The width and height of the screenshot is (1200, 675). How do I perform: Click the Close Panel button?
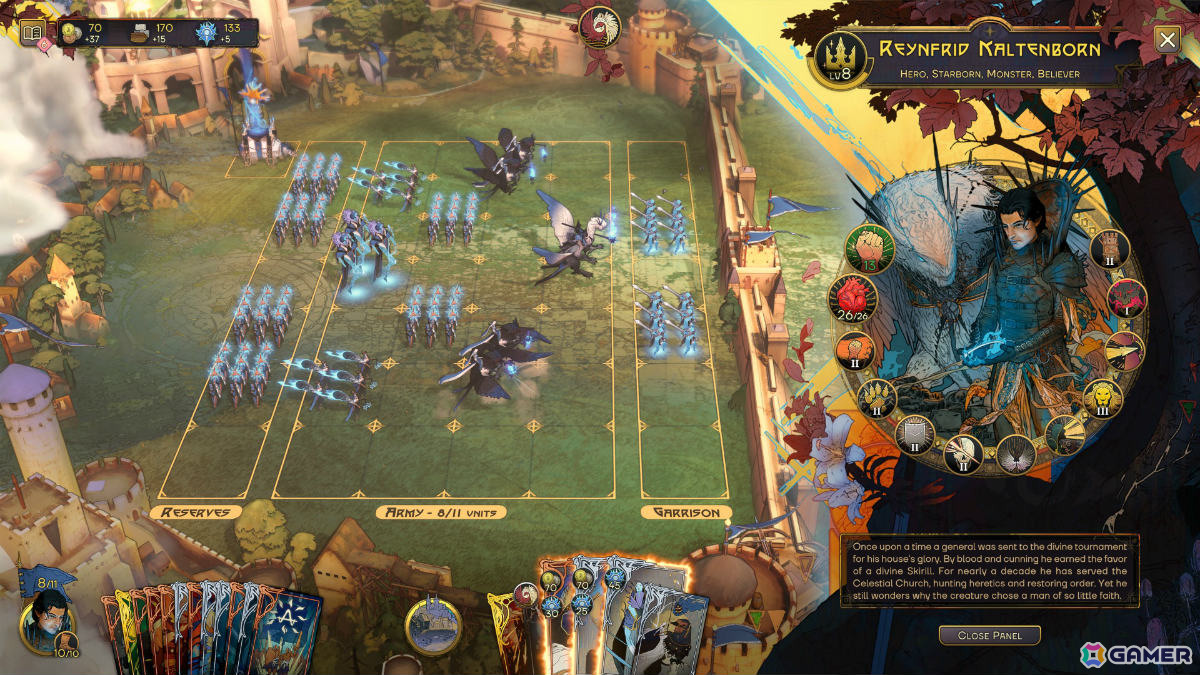pos(988,635)
